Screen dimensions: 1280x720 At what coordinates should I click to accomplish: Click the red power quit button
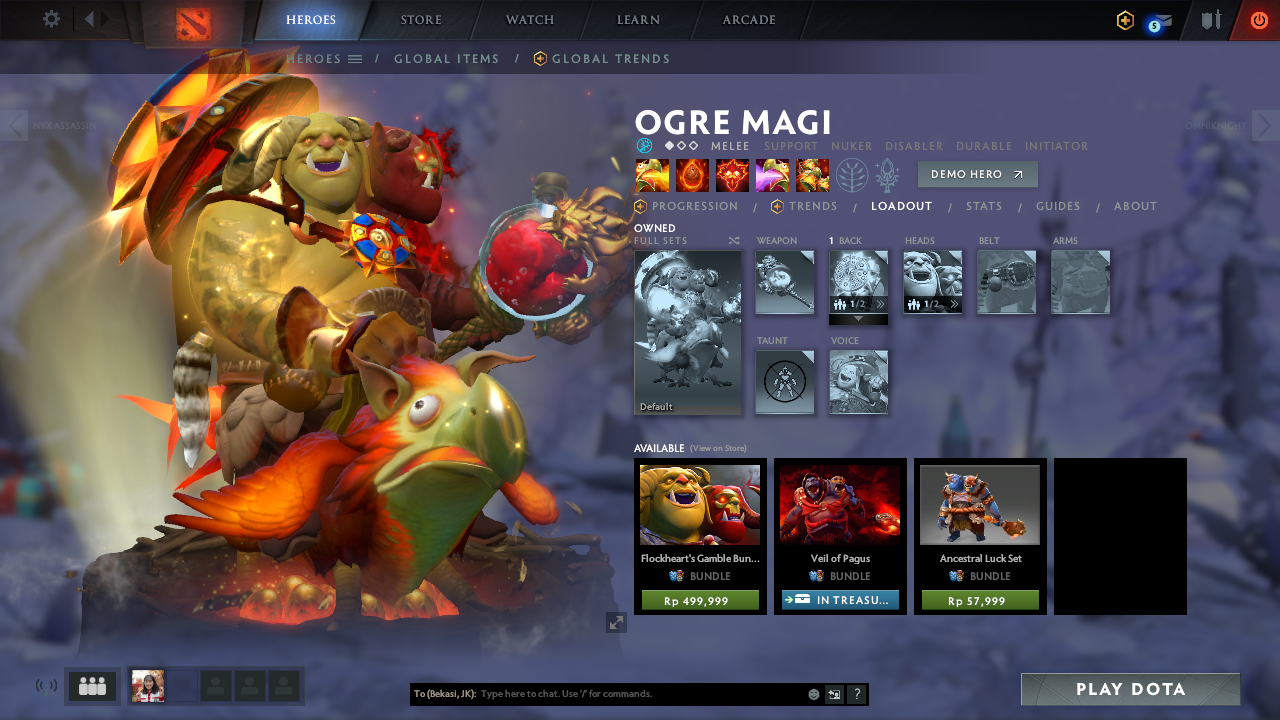coord(1258,20)
